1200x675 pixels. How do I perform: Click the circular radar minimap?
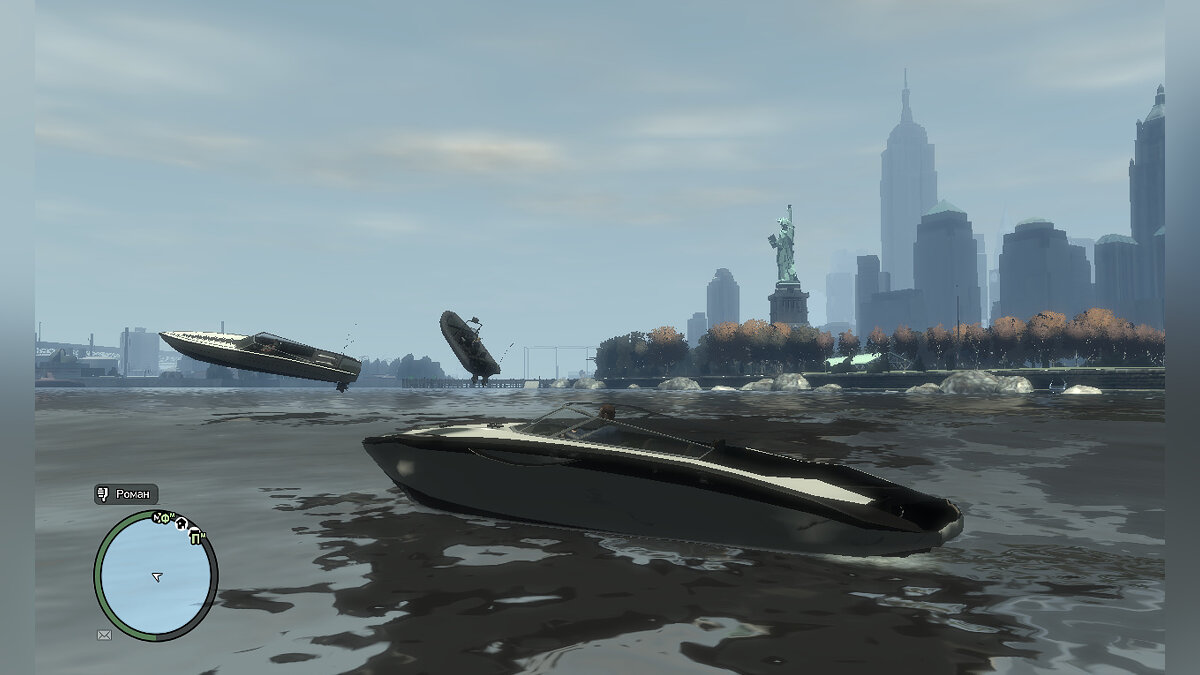pos(155,575)
